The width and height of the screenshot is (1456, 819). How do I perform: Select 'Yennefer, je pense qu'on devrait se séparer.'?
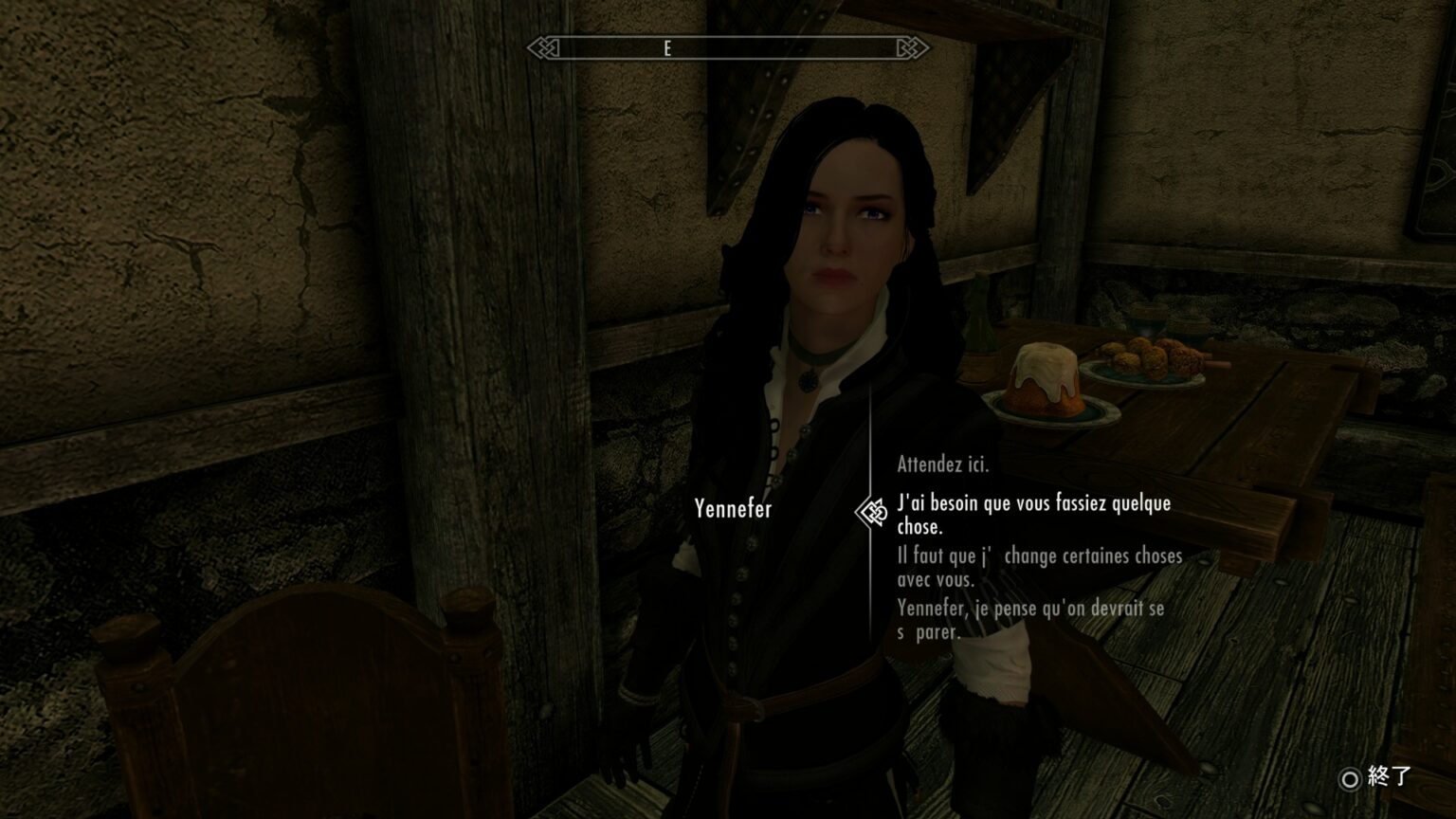click(x=1029, y=620)
